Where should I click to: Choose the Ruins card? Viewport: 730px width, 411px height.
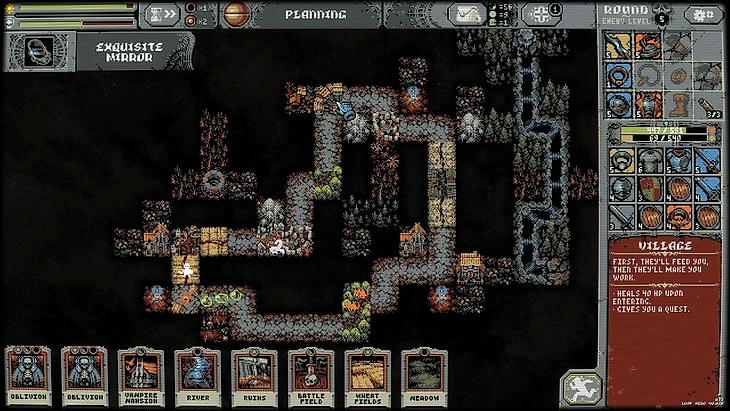(x=254, y=377)
